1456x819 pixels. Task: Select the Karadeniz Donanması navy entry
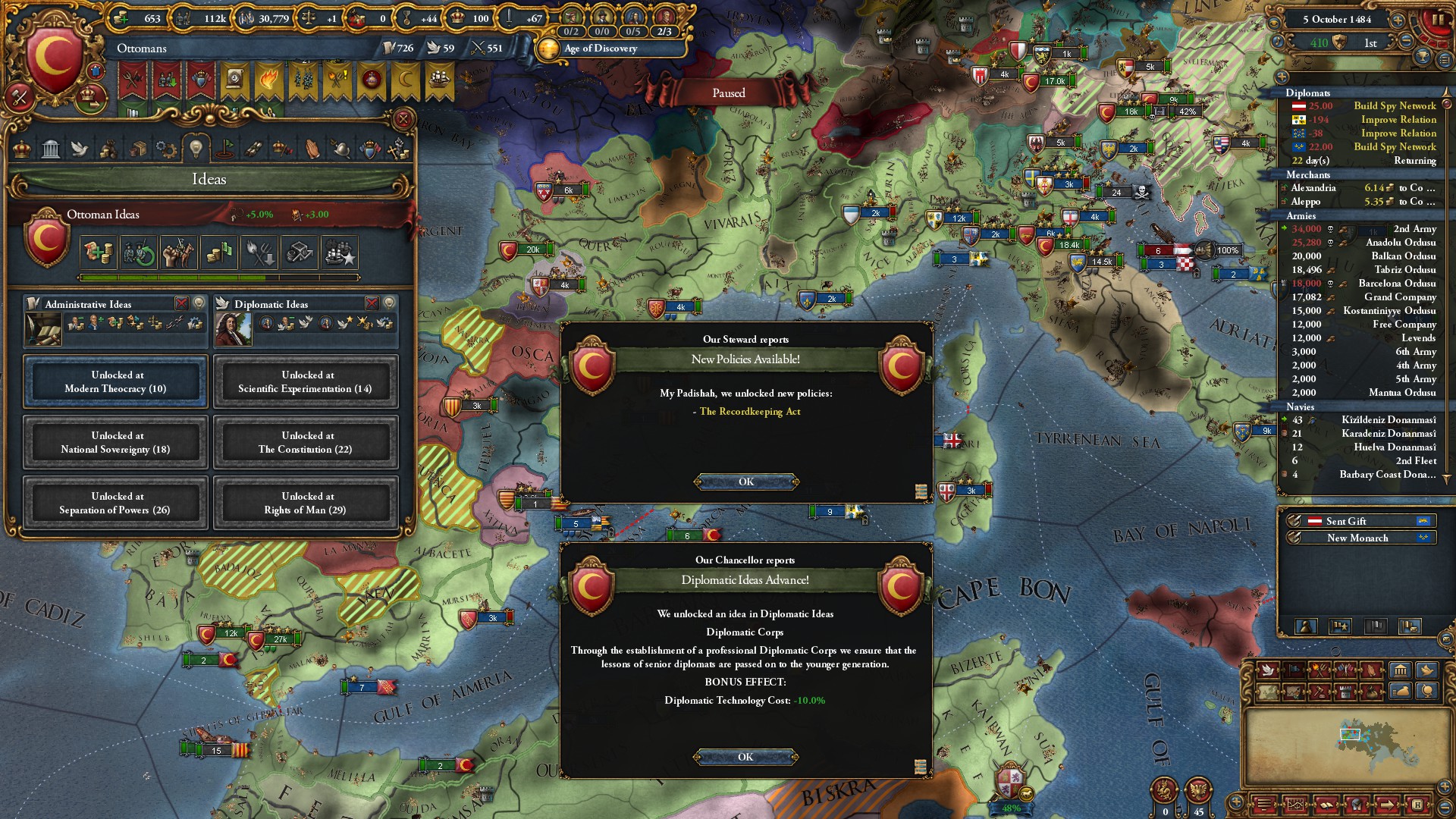point(1388,434)
